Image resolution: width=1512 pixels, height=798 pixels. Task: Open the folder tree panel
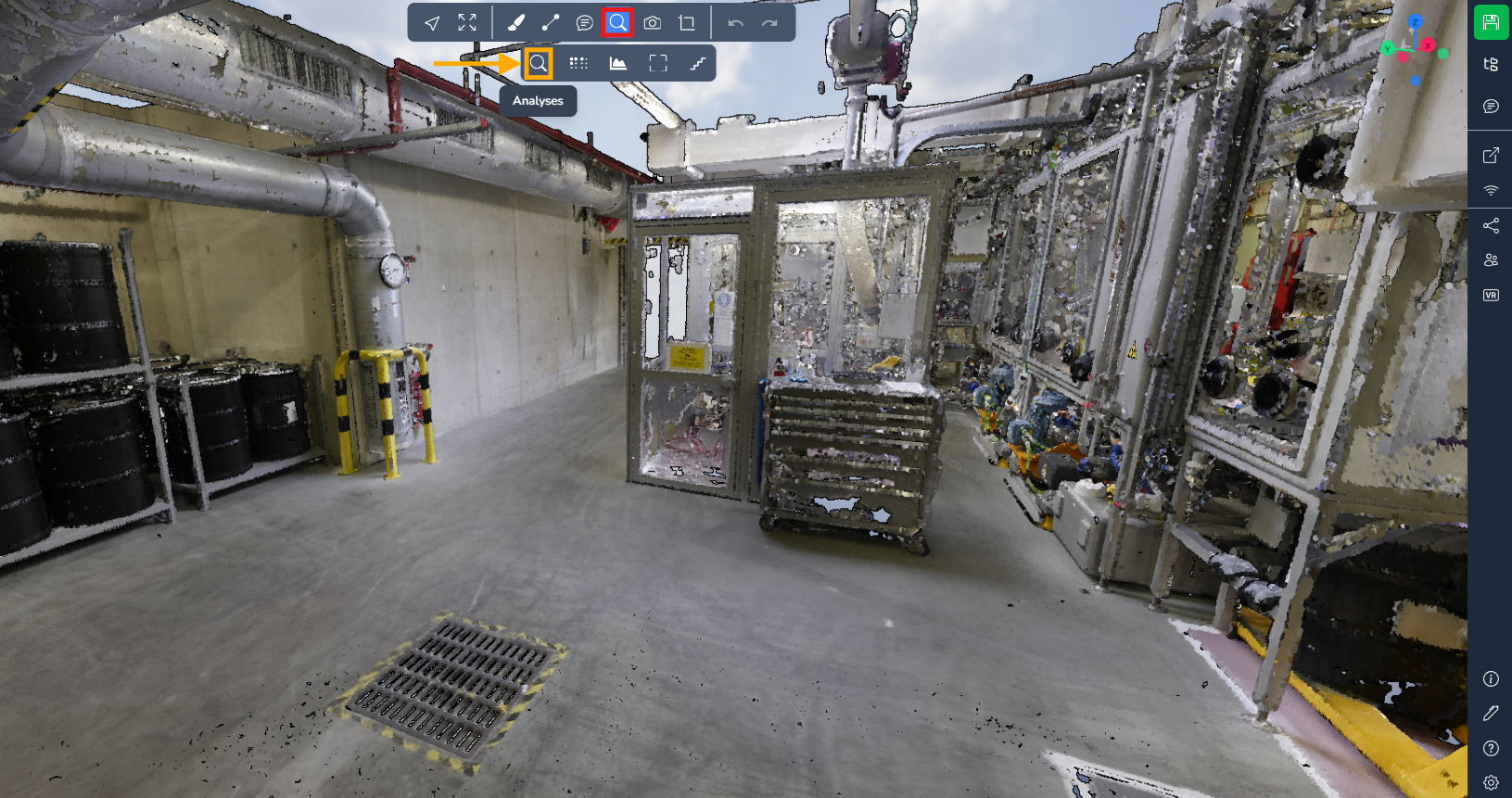point(1491,64)
